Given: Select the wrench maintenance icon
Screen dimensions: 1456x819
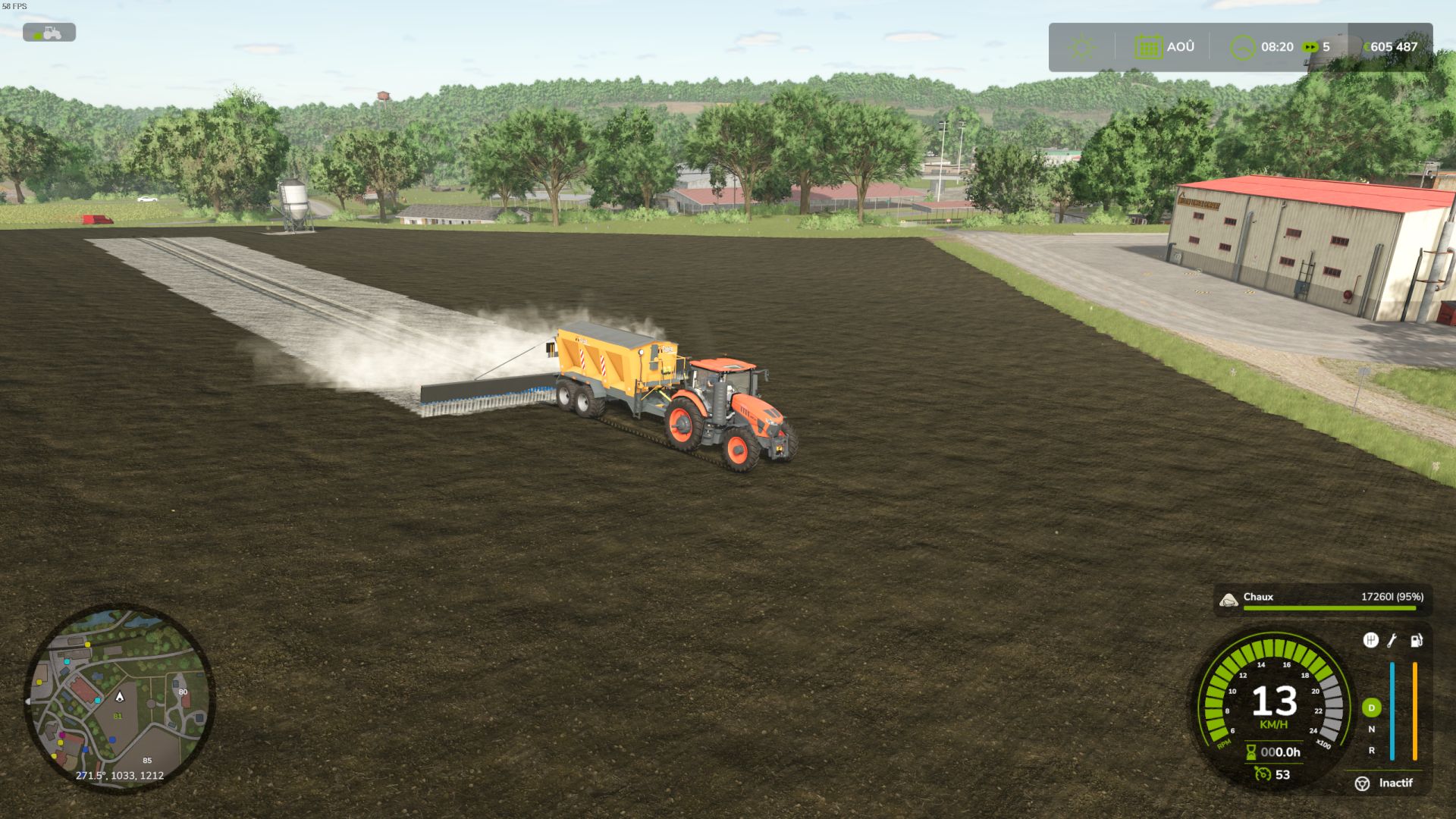Looking at the screenshot, I should (1392, 641).
